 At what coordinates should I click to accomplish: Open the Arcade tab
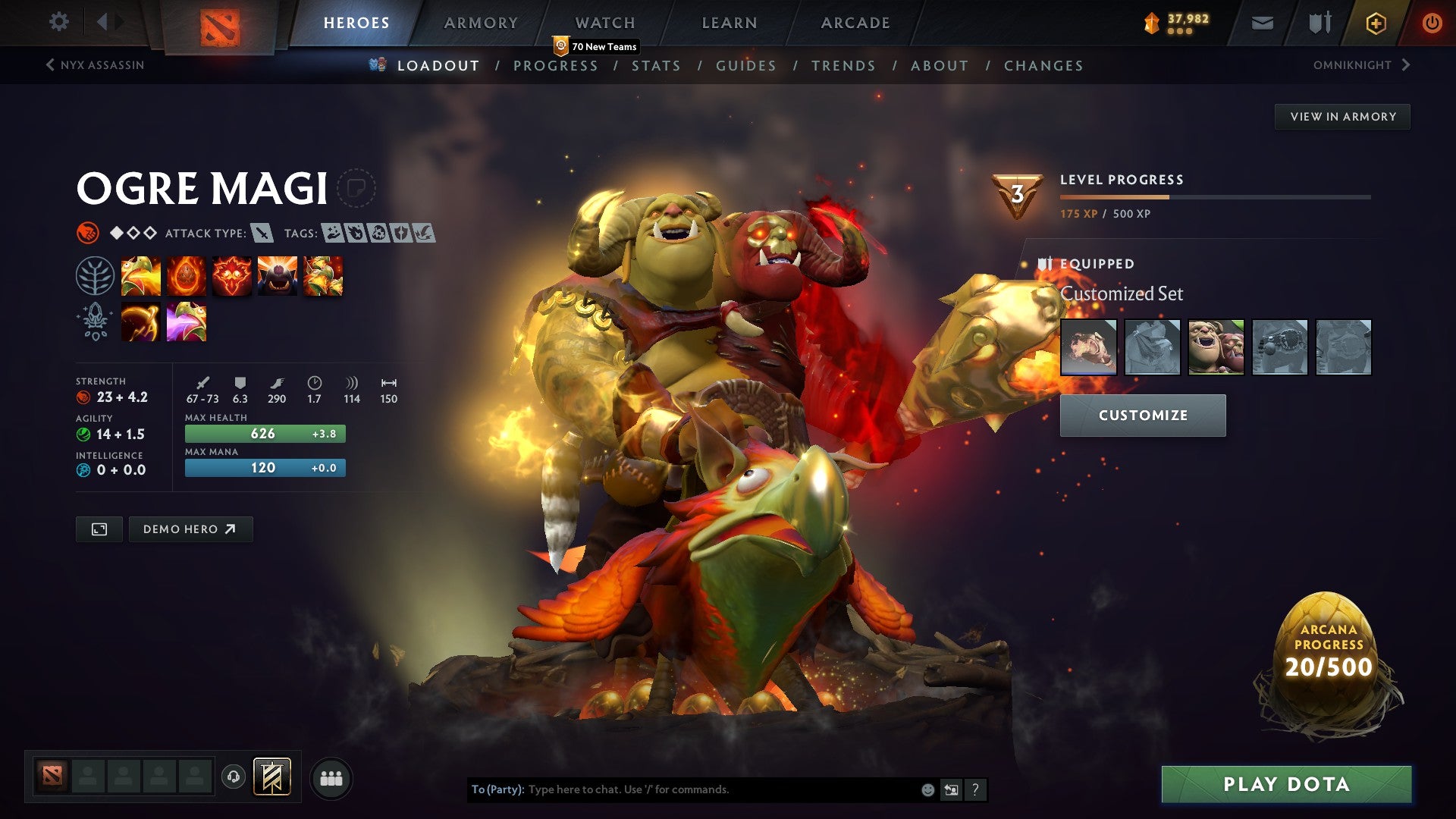(855, 23)
